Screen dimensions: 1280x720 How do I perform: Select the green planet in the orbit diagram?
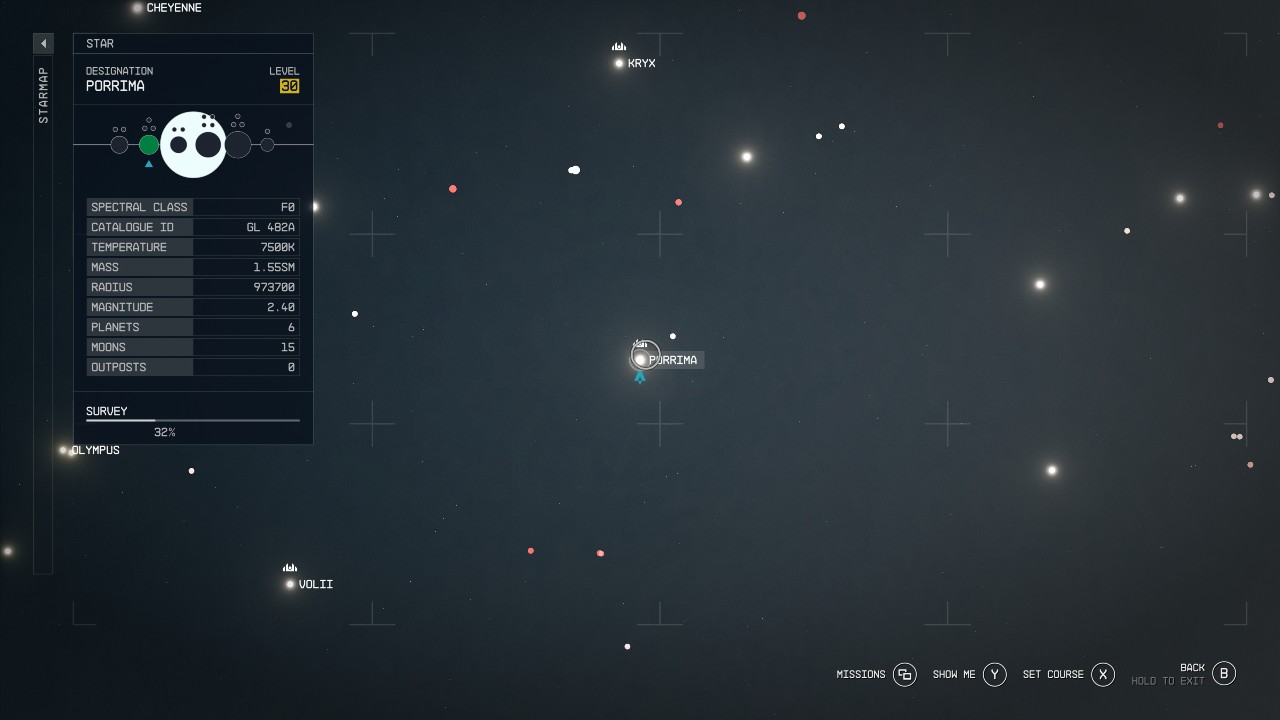[149, 144]
